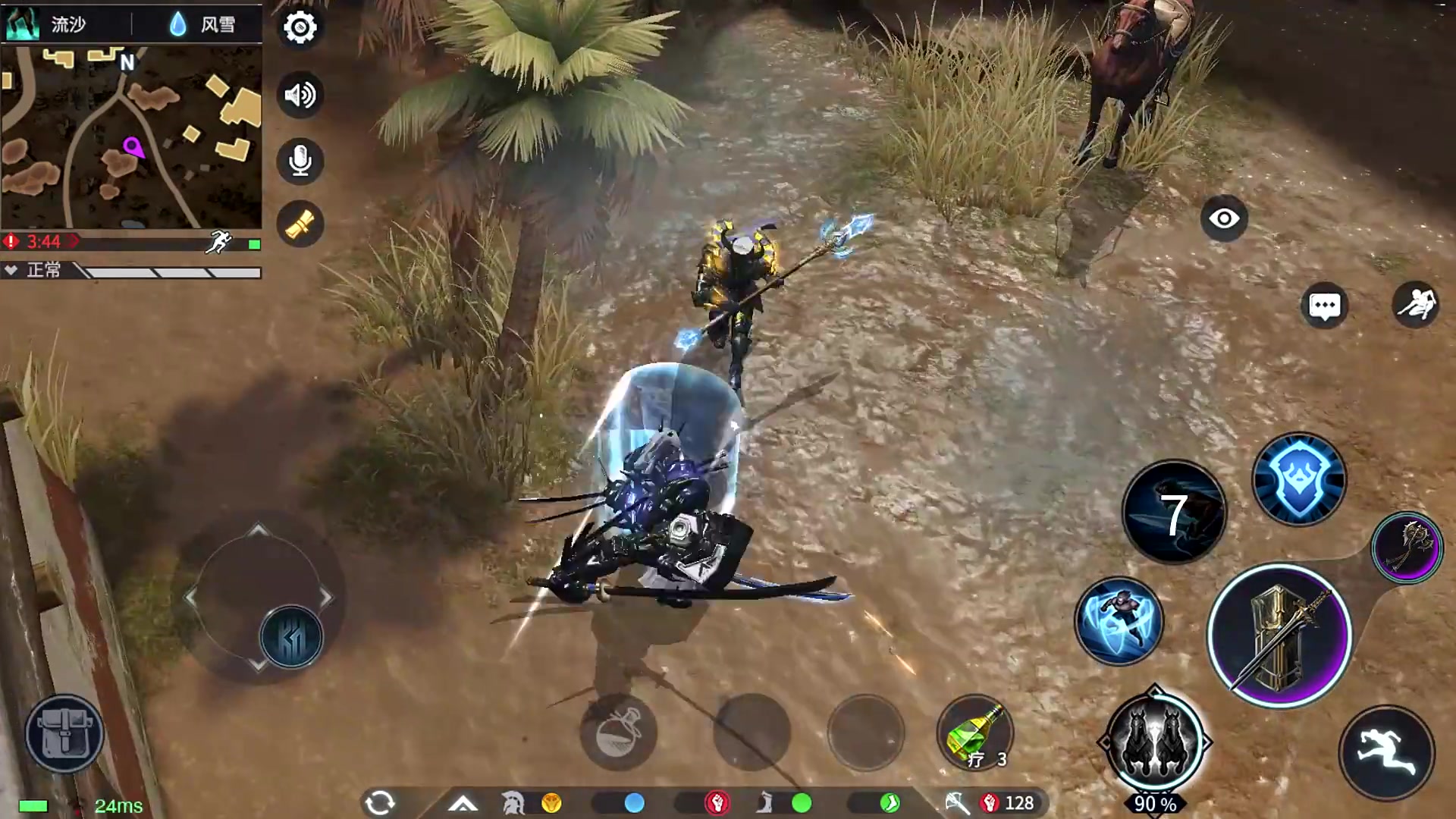Image resolution: width=1456 pixels, height=819 pixels.
Task: Use the purple axe skill
Action: coord(1407,548)
